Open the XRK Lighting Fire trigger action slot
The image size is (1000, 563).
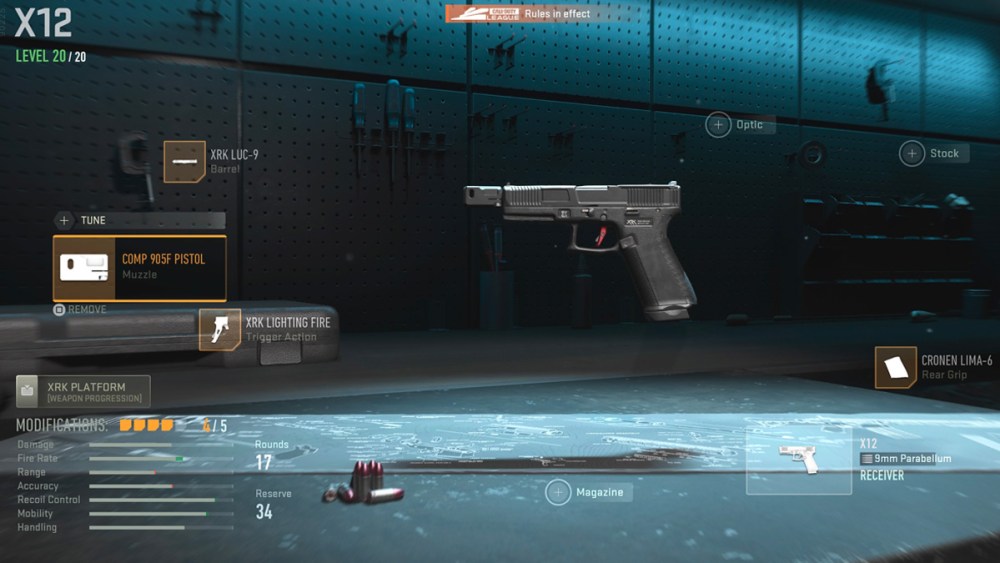(x=220, y=329)
